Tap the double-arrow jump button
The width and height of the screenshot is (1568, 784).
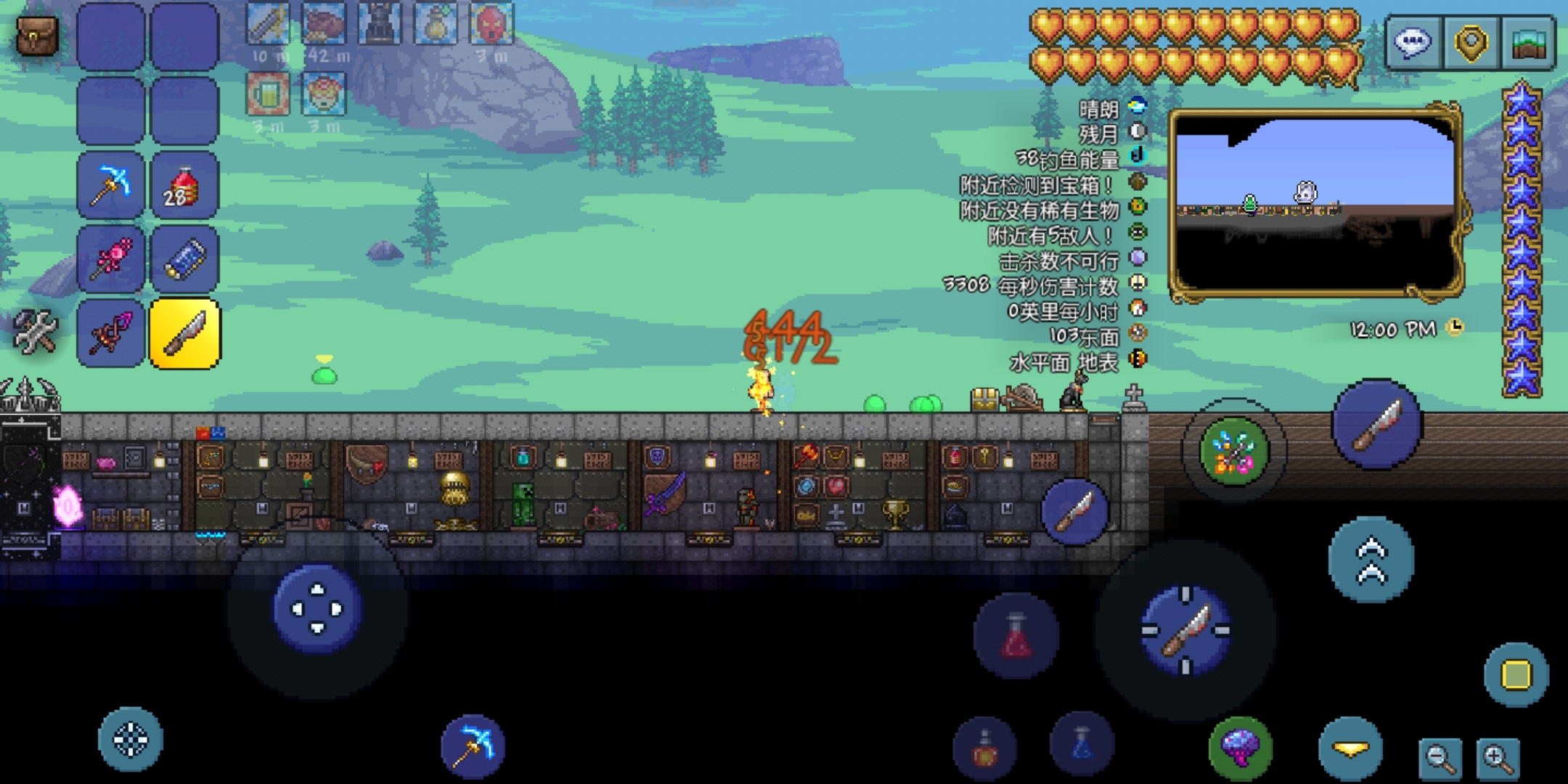[1371, 560]
